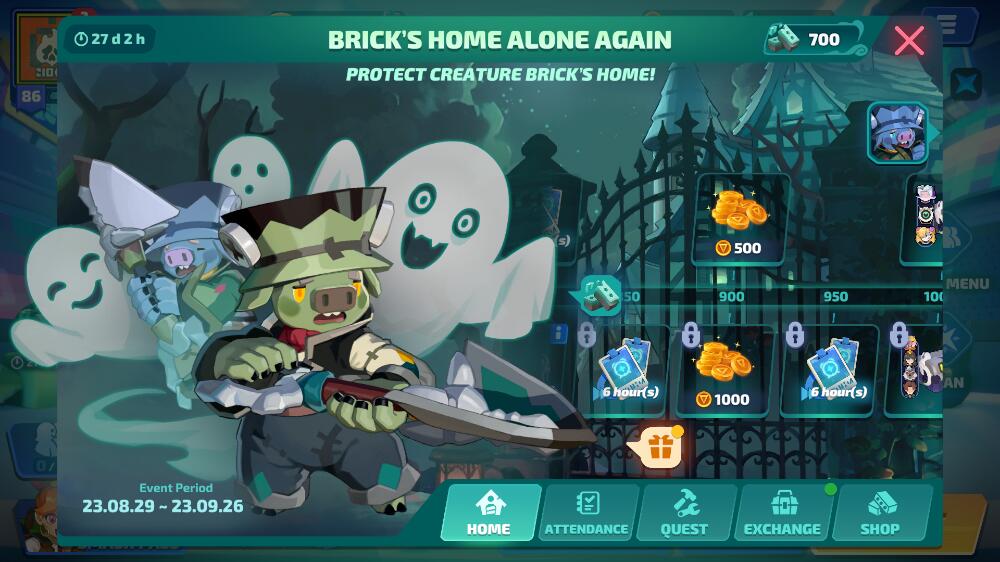Screen dimensions: 1000x562
Task: Tap the orange gift box button
Action: [658, 449]
